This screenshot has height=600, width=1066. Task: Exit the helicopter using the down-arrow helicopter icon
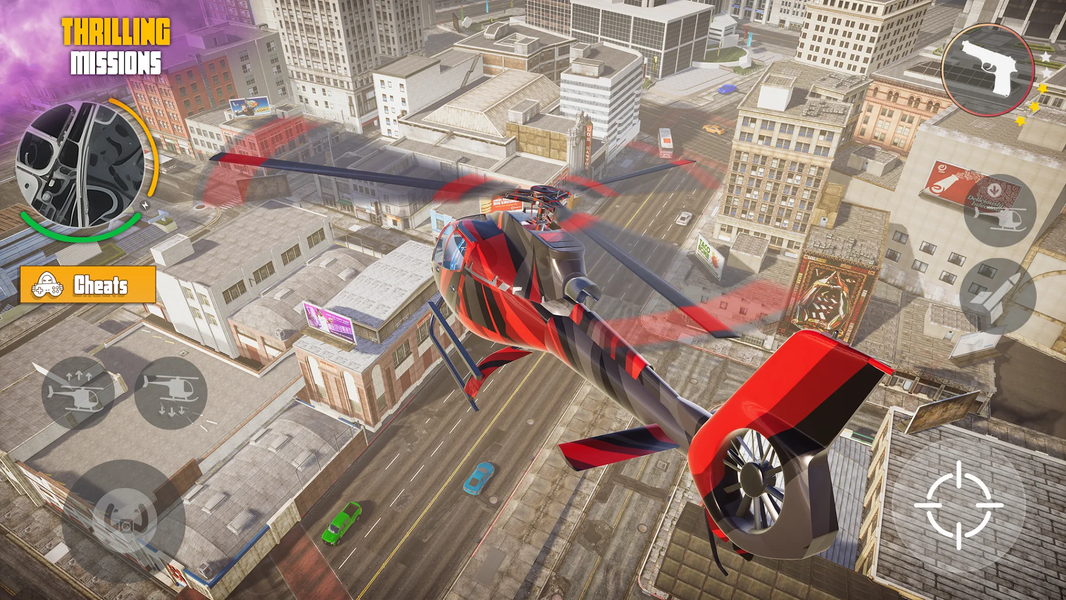998,210
